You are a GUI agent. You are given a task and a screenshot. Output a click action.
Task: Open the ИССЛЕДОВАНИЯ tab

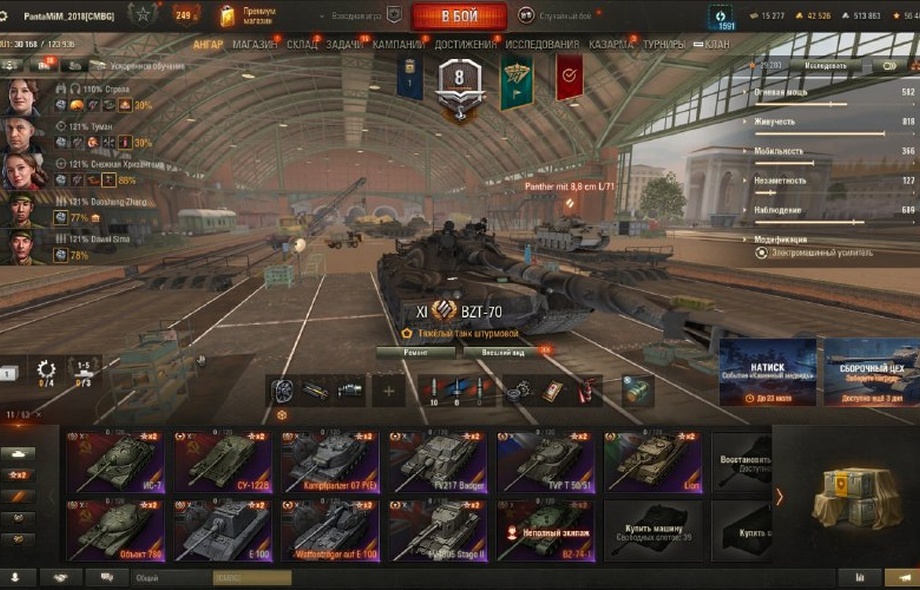click(541, 45)
